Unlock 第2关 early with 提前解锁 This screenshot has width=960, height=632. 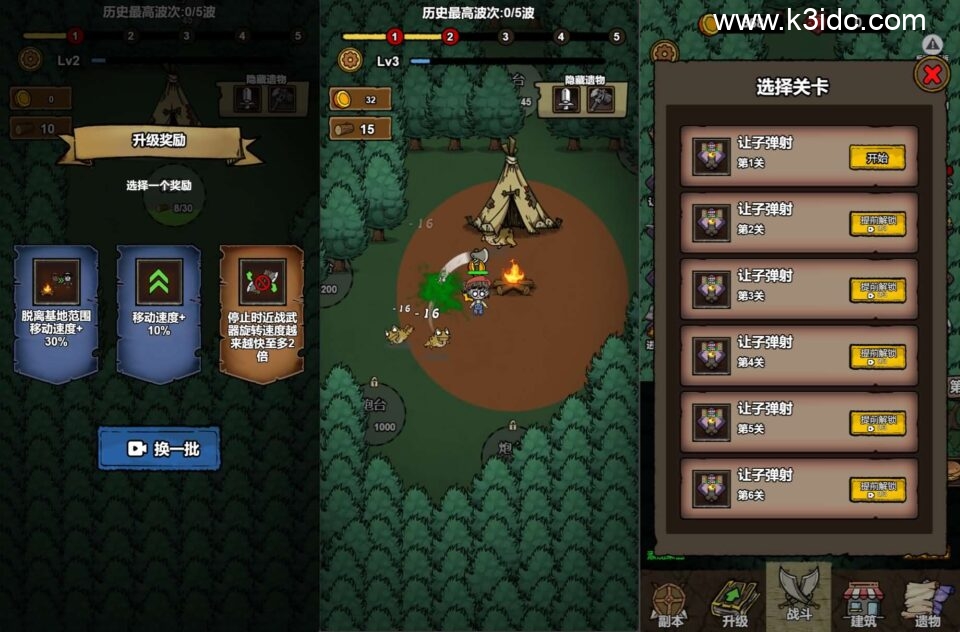pos(877,224)
